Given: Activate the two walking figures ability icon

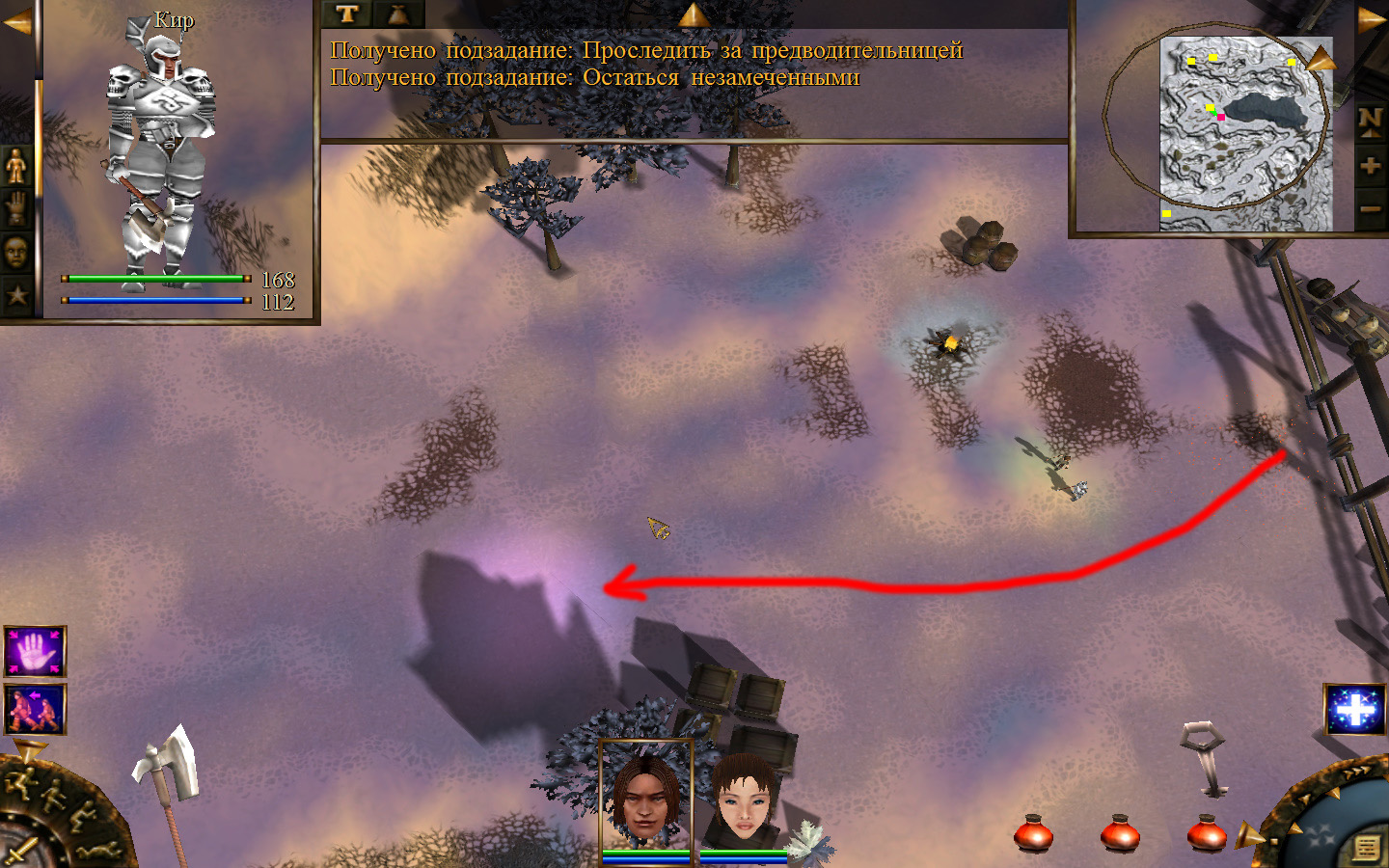Looking at the screenshot, I should [36, 709].
